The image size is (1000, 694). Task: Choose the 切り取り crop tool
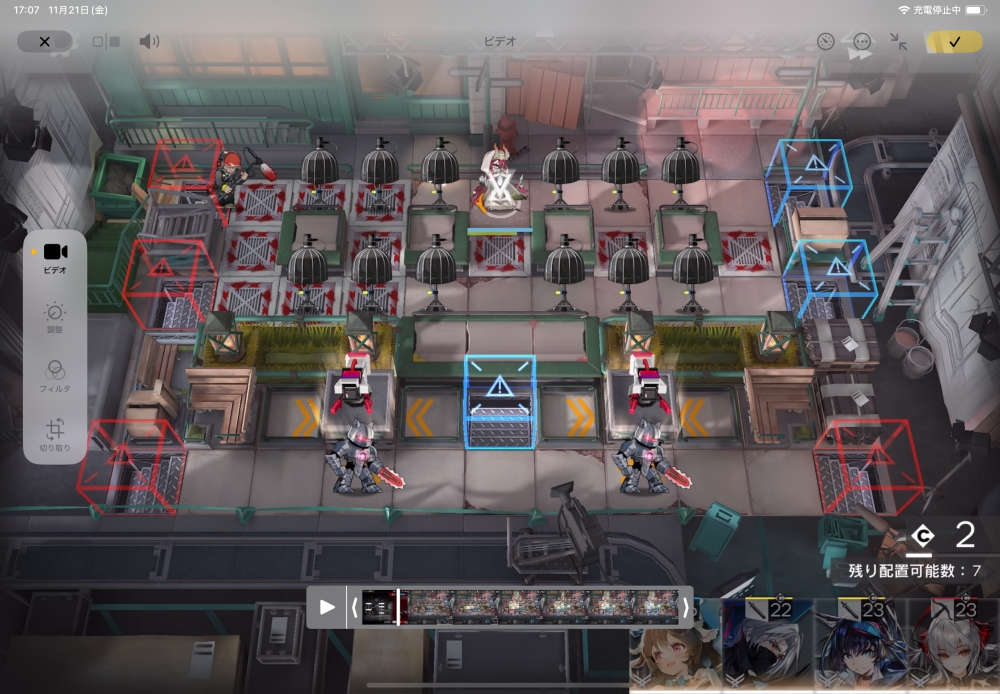[55, 435]
